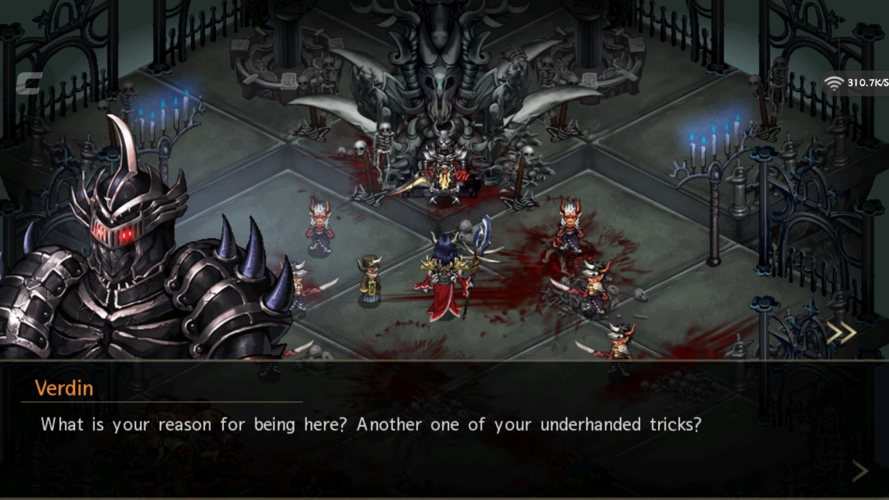Open the recorder overlay logo icon

tap(28, 83)
